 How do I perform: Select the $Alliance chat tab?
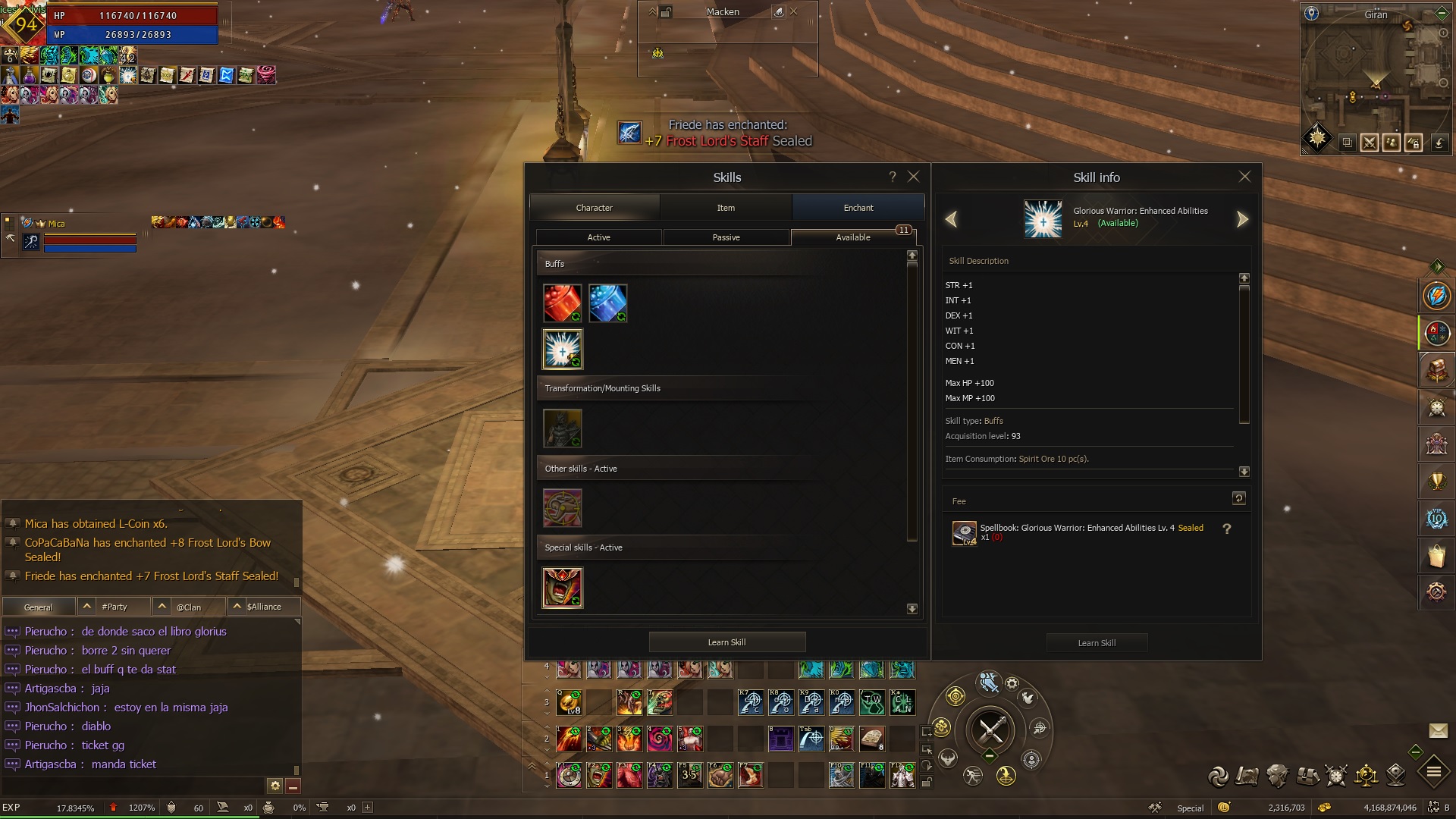[264, 607]
